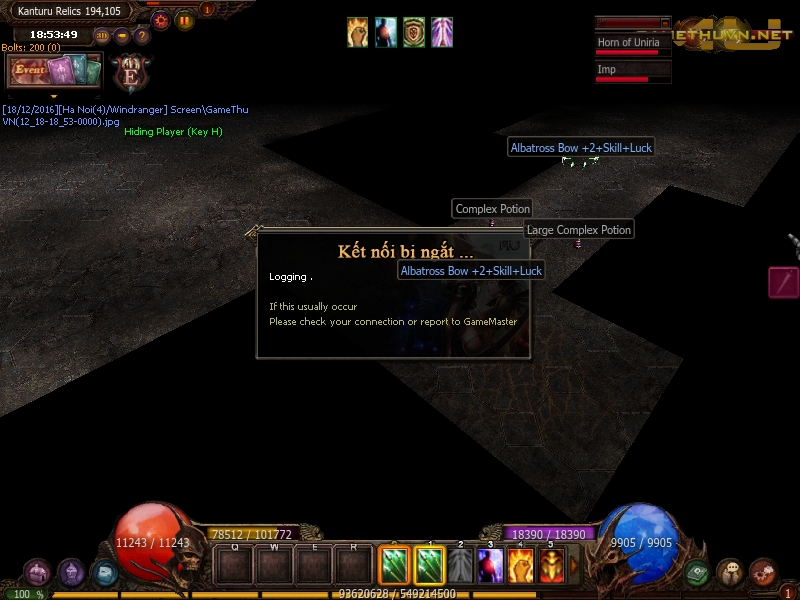Expand the skill bar with the arrow

click(x=574, y=566)
